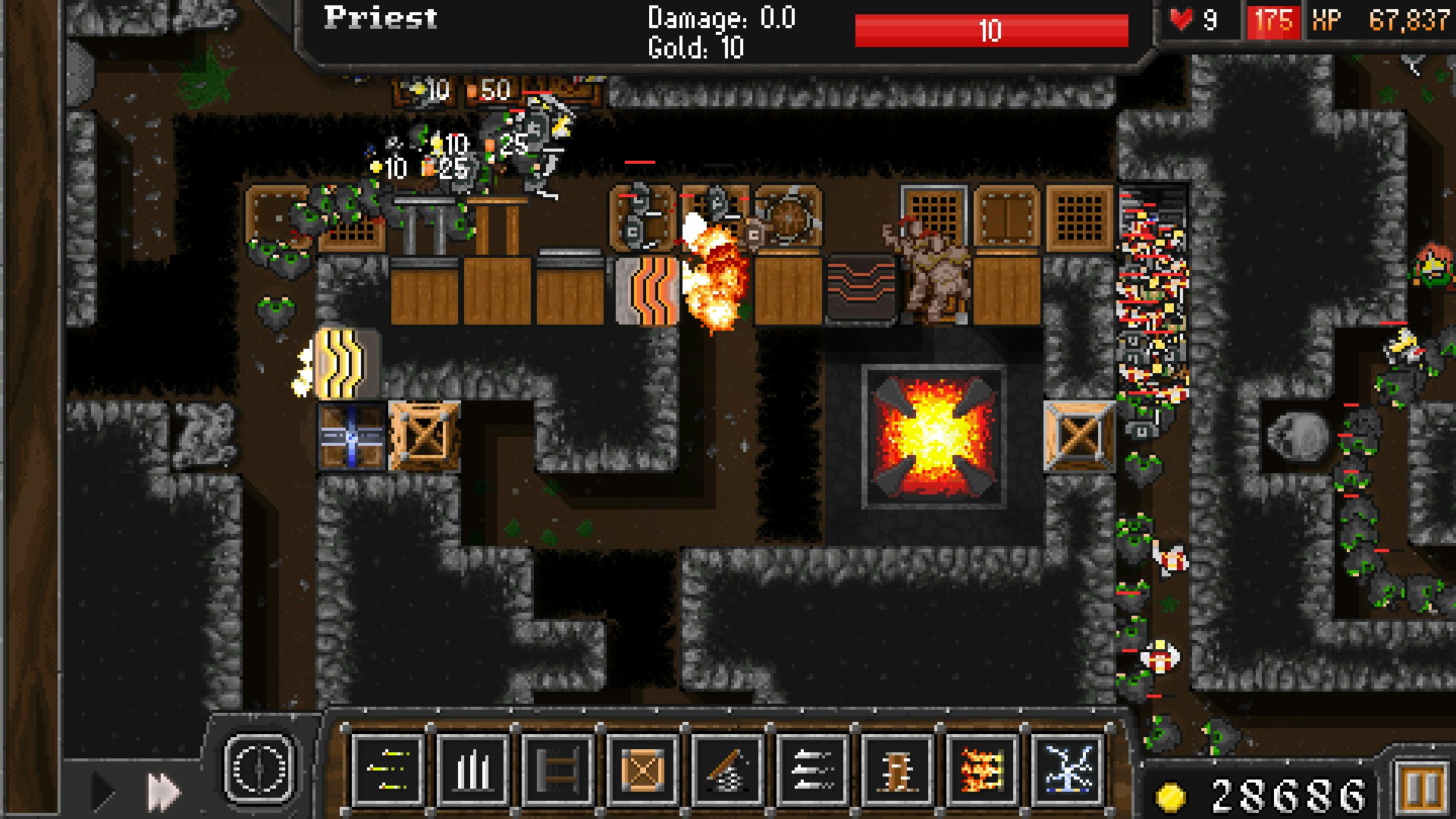Select the spring trap icon
The width and height of the screenshot is (1456, 819).
[x=728, y=768]
